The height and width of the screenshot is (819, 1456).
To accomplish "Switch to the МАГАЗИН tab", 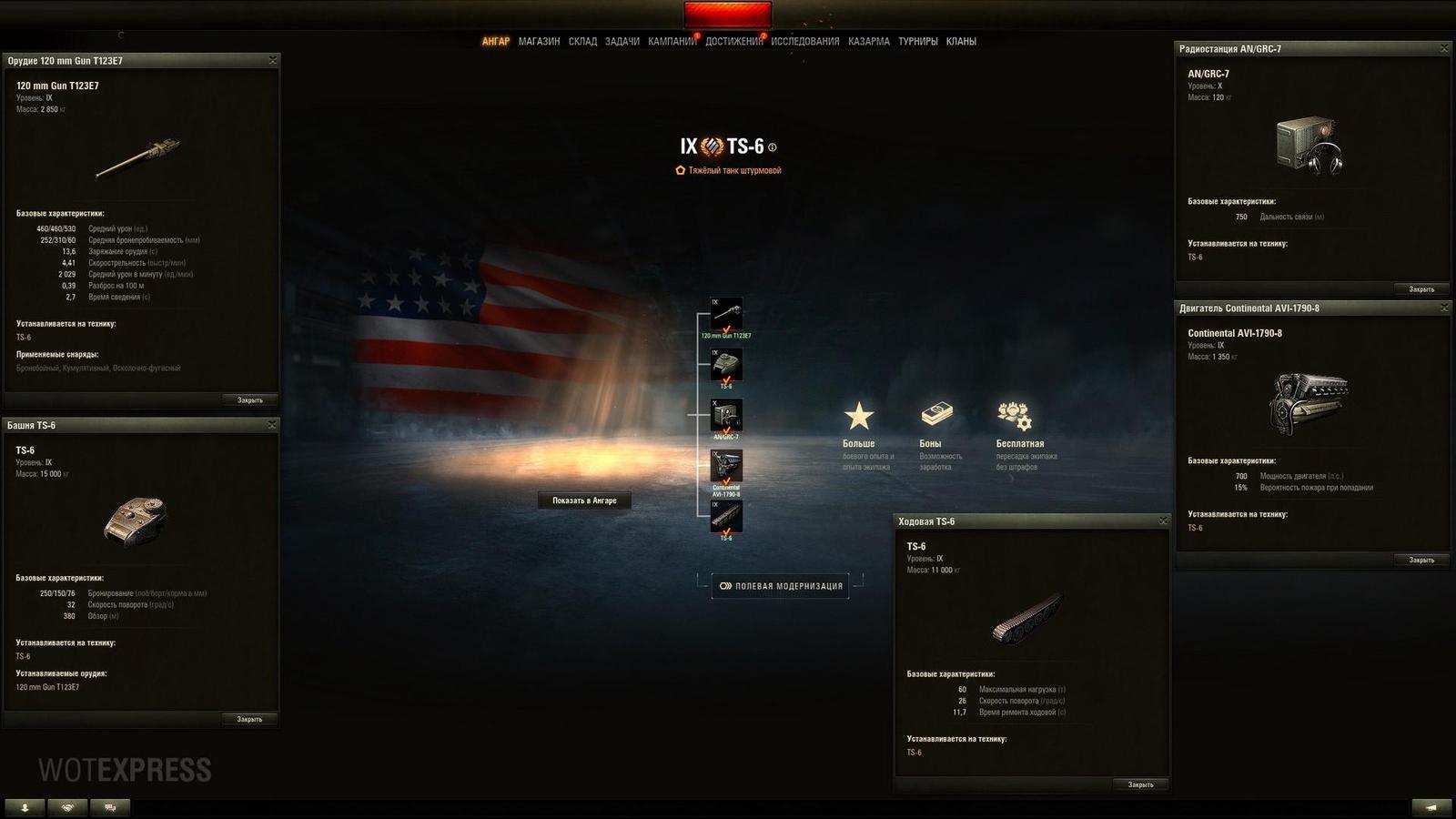I will click(x=541, y=41).
